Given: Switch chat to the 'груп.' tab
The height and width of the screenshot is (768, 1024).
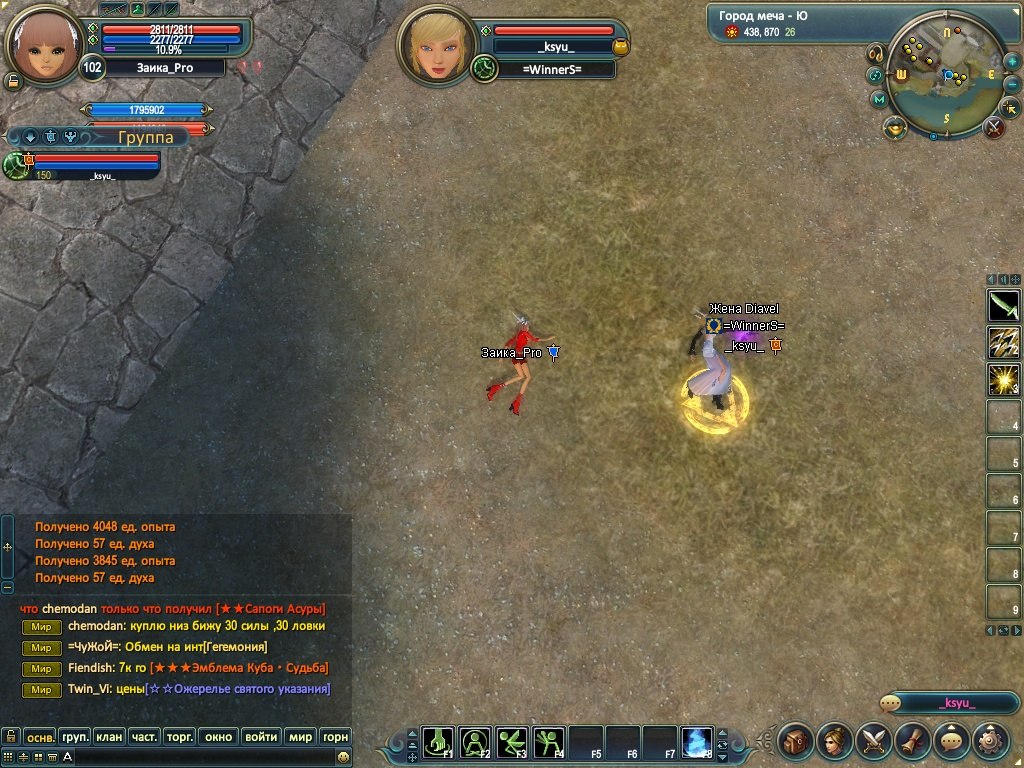Looking at the screenshot, I should pos(75,737).
